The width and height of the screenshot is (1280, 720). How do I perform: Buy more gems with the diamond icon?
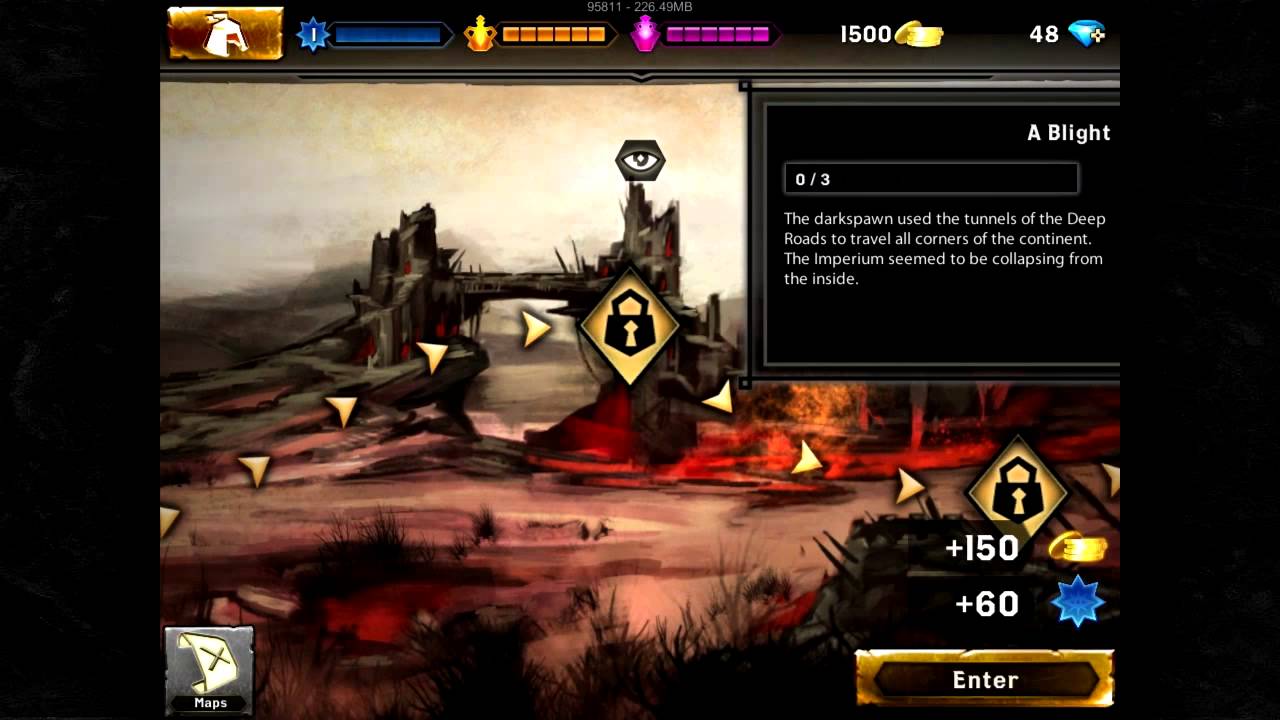pyautogui.click(x=1086, y=34)
